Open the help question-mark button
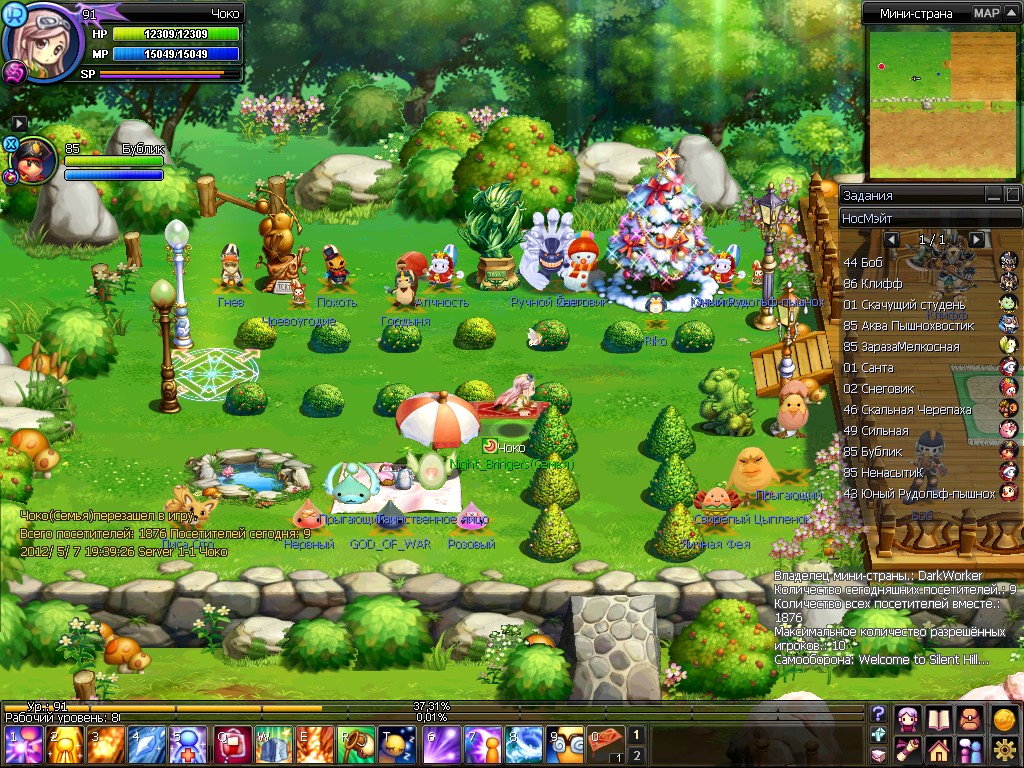 click(x=878, y=714)
